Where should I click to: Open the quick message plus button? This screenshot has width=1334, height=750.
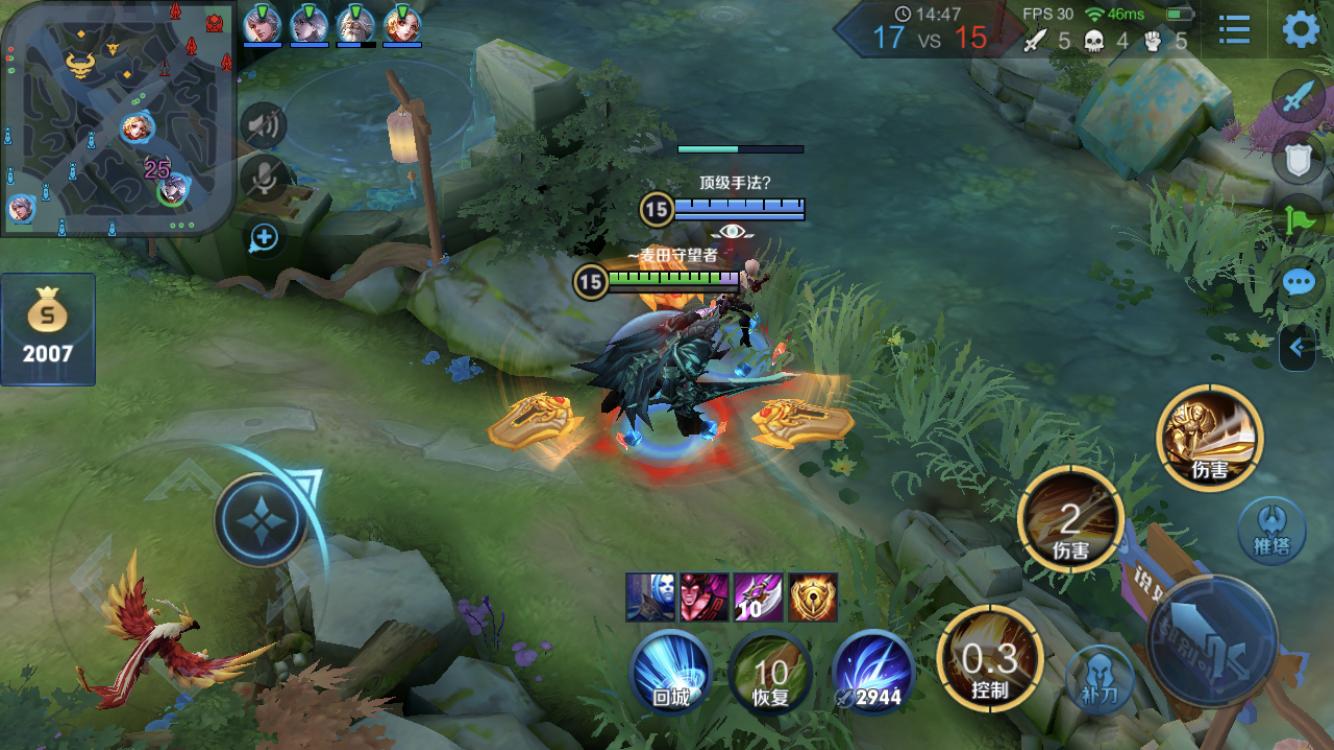(x=264, y=237)
